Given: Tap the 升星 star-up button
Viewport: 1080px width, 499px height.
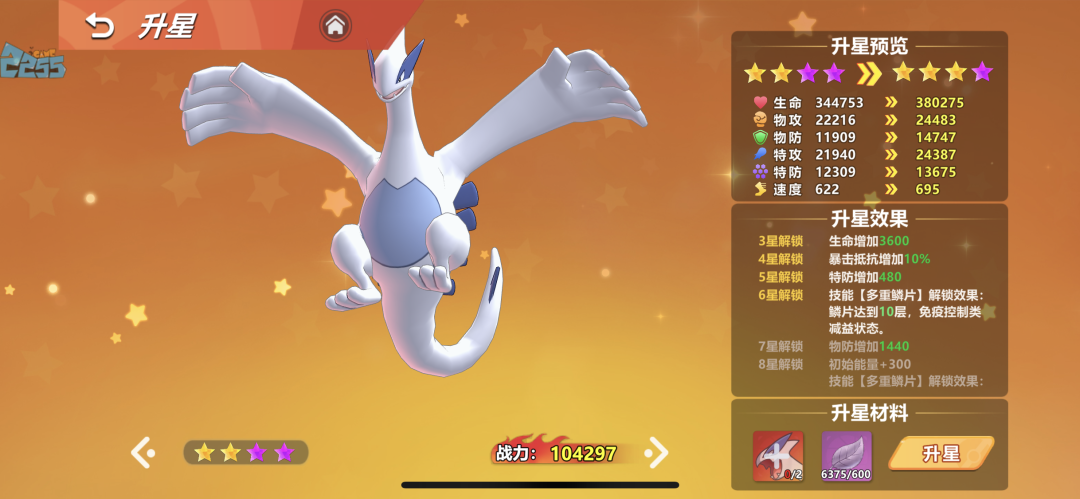Looking at the screenshot, I should point(941,454).
